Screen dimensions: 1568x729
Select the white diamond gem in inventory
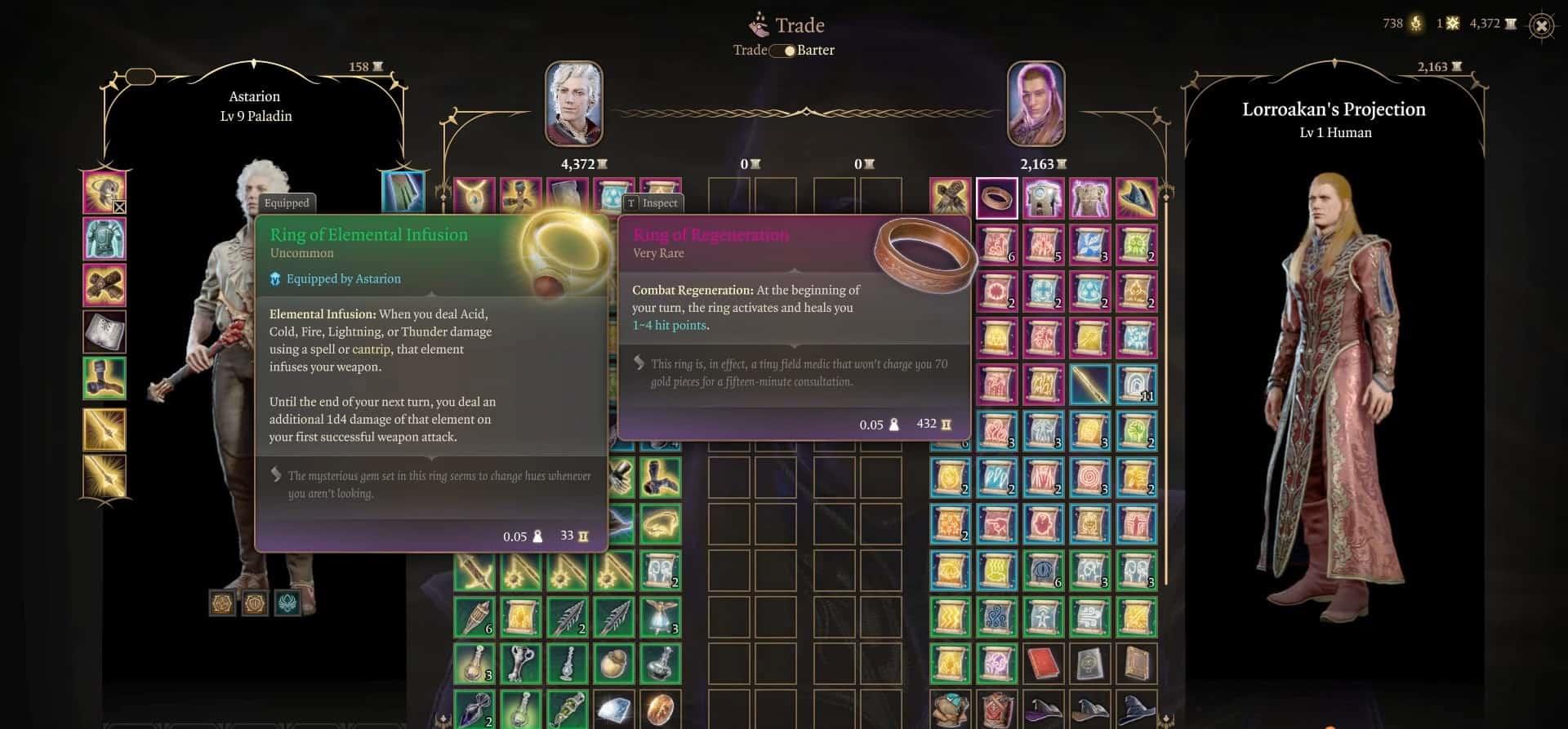pos(613,709)
